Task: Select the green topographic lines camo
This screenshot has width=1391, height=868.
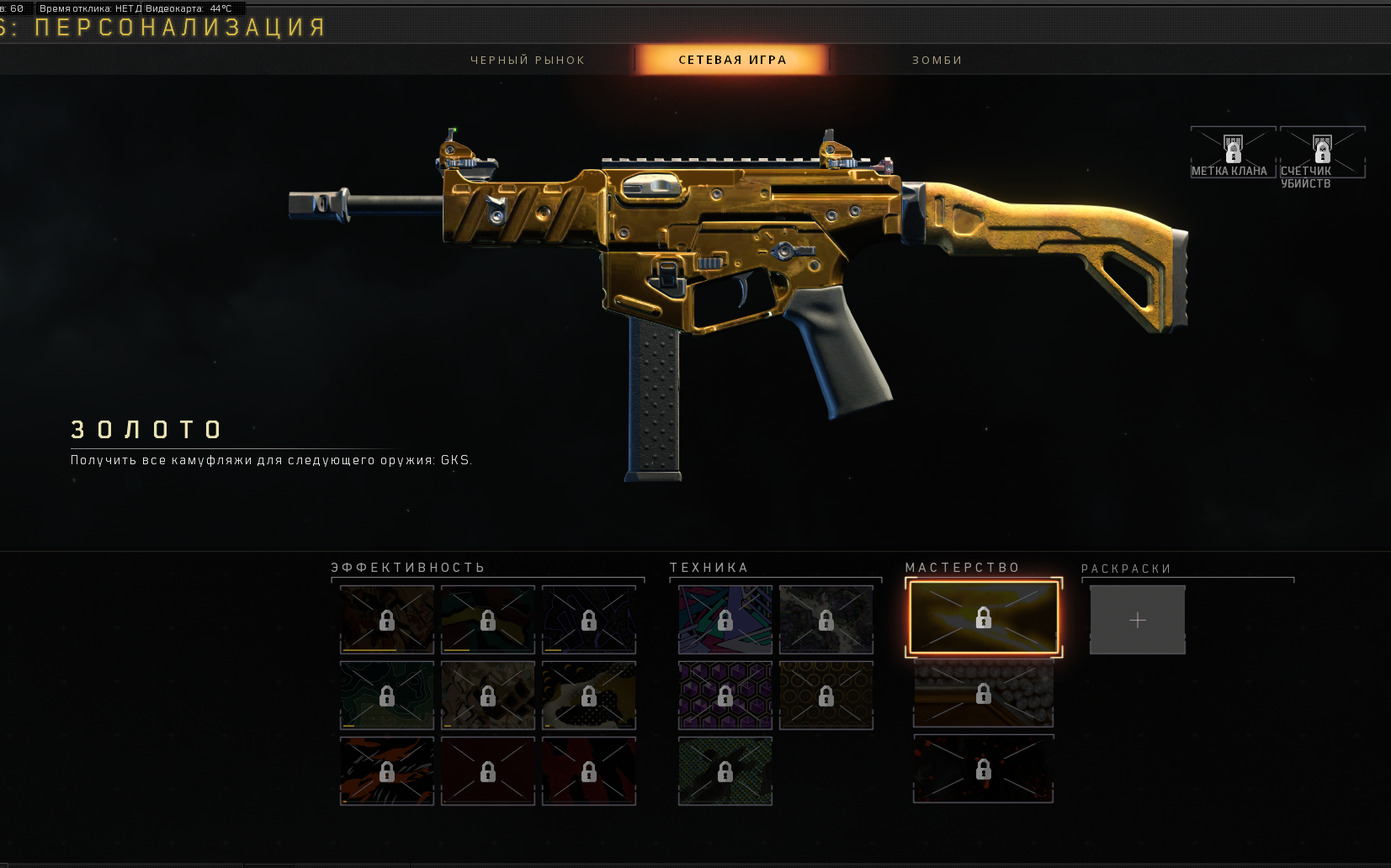Action: pyautogui.click(x=387, y=696)
